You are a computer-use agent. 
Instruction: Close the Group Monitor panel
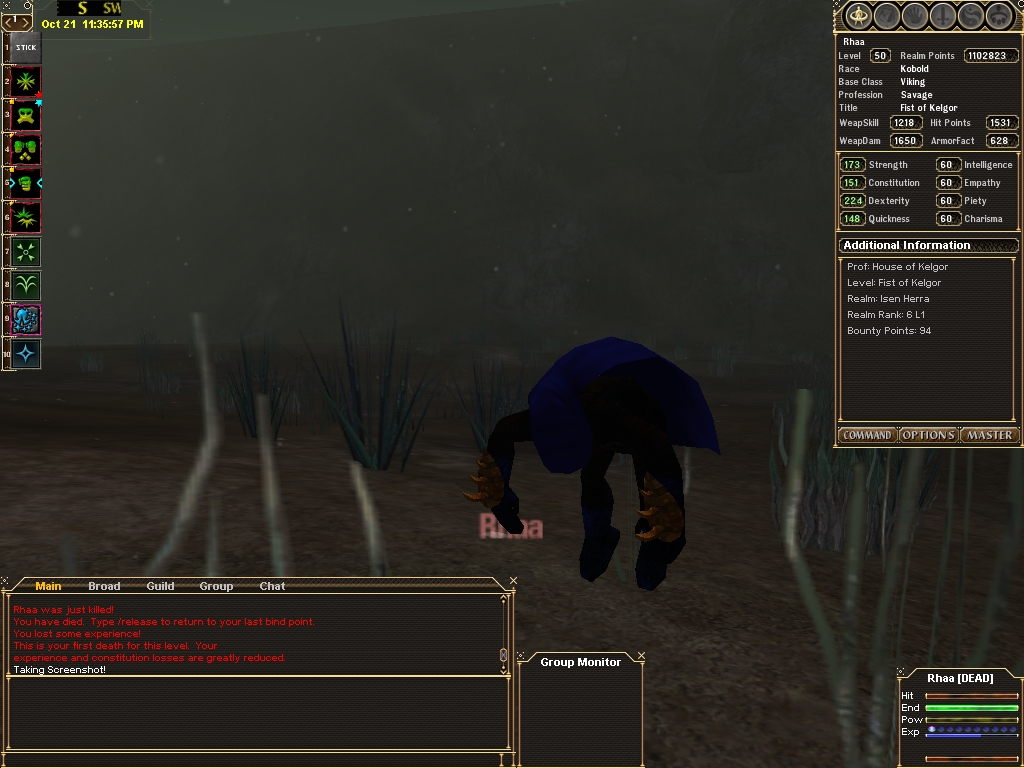[641, 657]
